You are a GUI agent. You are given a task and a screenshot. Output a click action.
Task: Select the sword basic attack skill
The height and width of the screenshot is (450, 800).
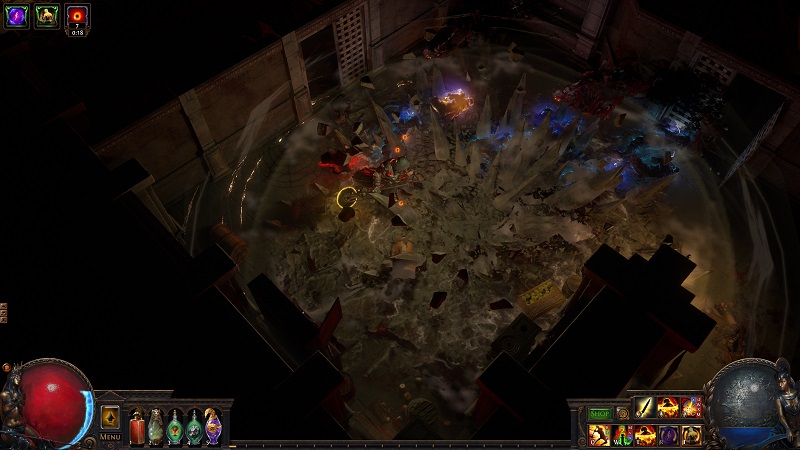pos(645,407)
